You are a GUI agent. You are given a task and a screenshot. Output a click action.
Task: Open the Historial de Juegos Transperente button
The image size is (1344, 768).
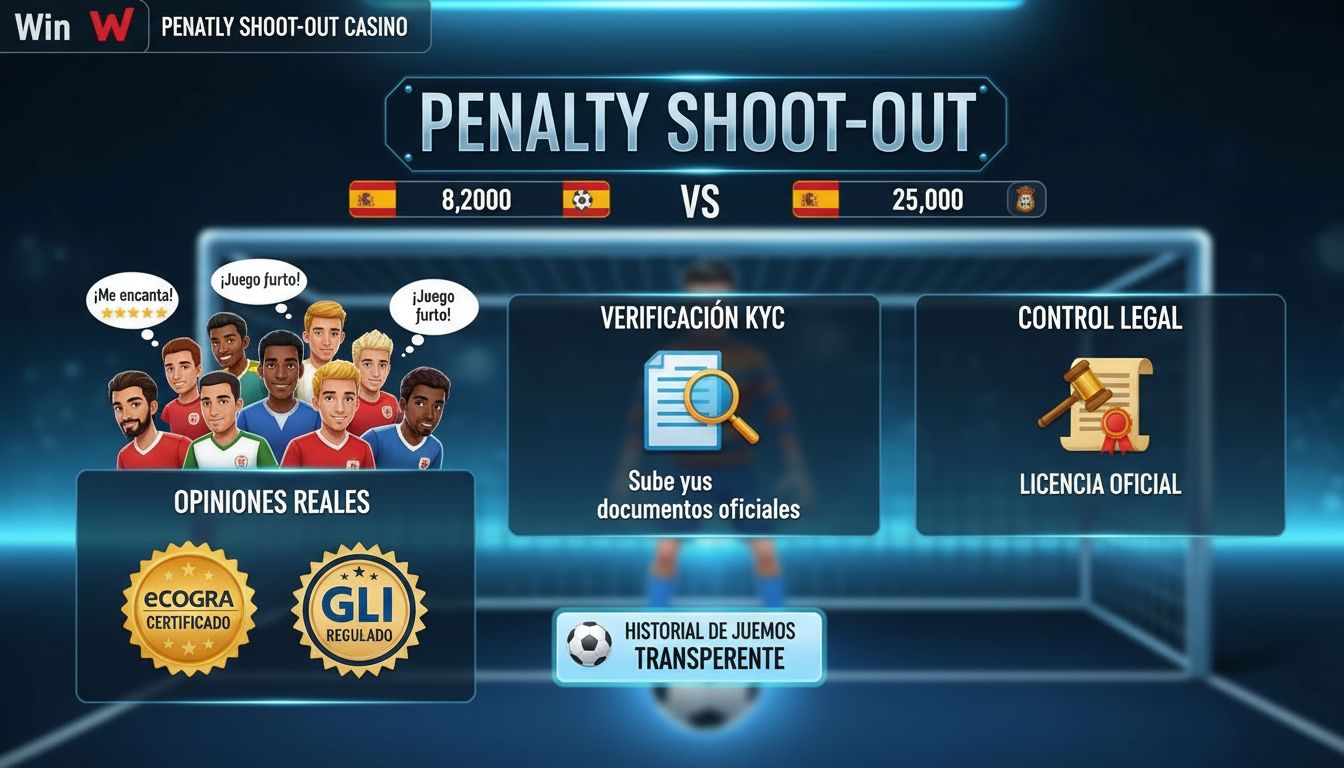(x=689, y=646)
